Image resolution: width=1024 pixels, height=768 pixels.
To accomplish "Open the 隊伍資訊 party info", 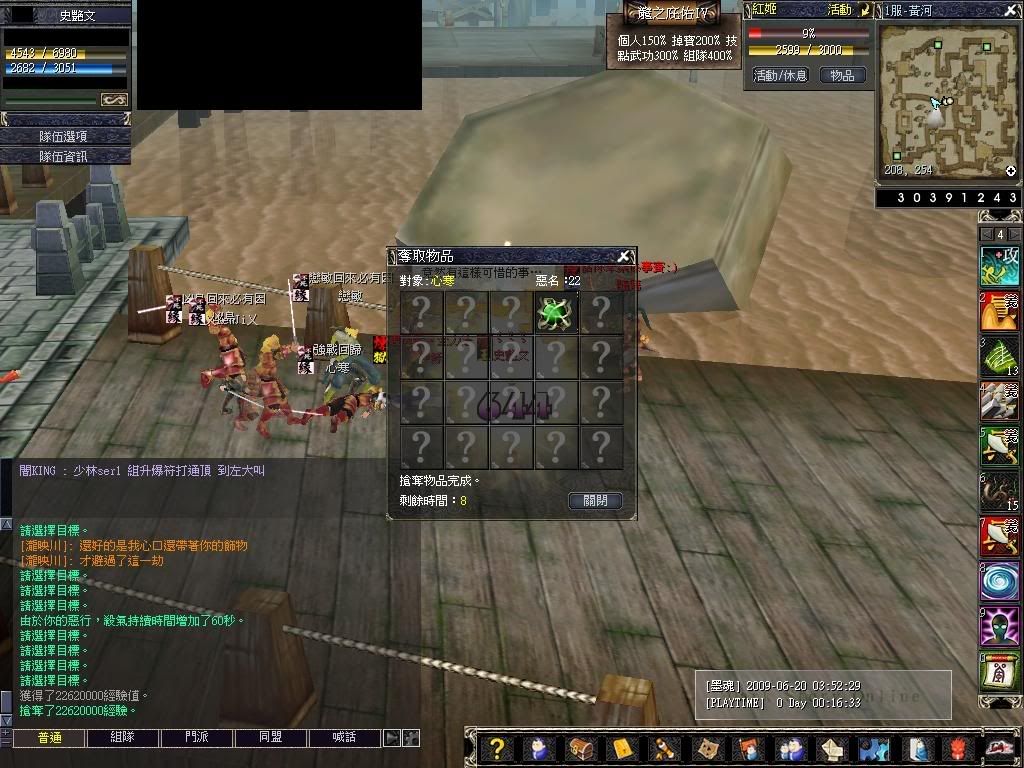I will (x=65, y=156).
